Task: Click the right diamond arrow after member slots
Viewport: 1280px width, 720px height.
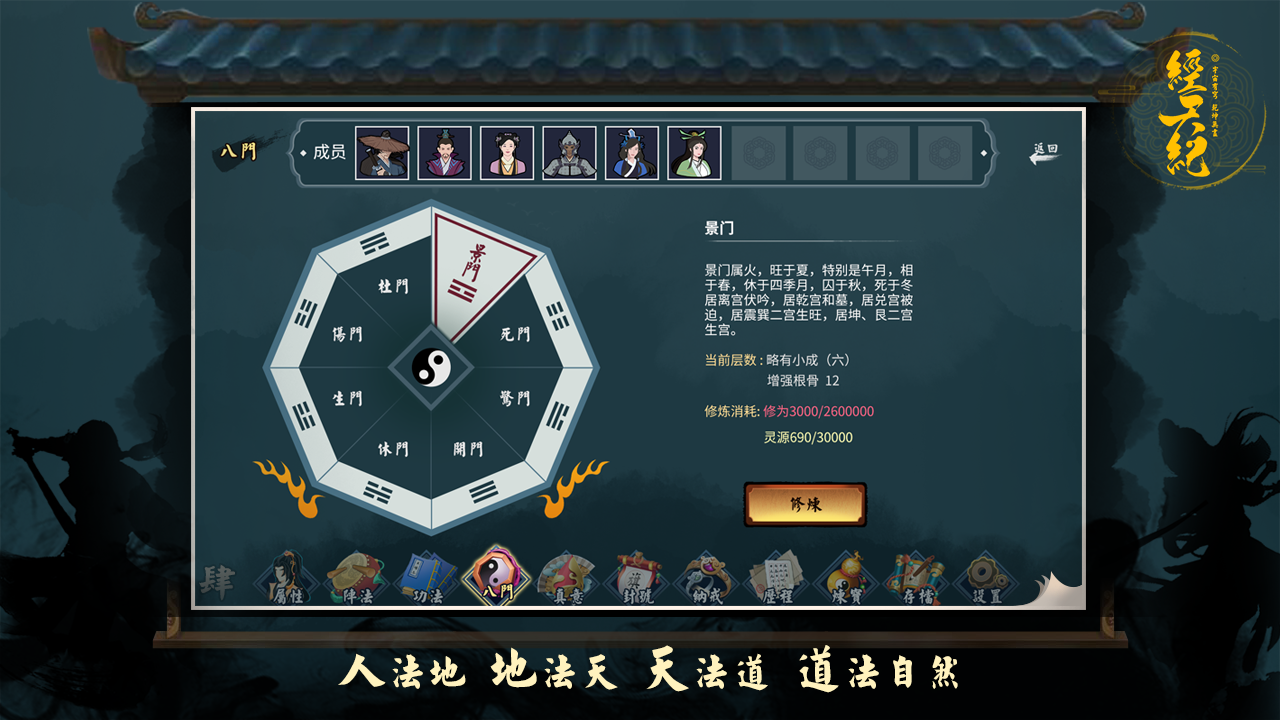Action: click(x=986, y=152)
